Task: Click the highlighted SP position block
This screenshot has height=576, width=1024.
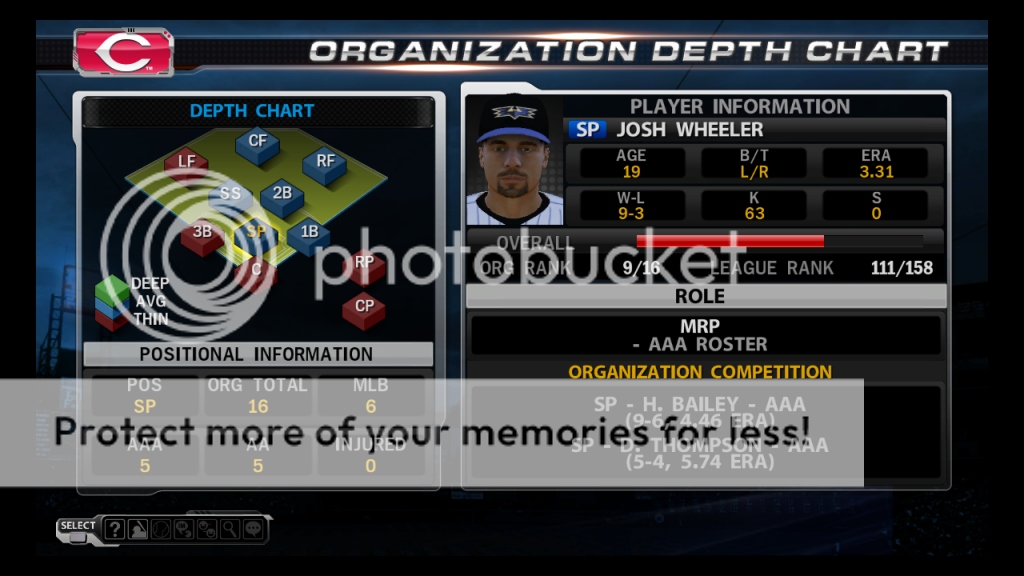Action: [256, 232]
